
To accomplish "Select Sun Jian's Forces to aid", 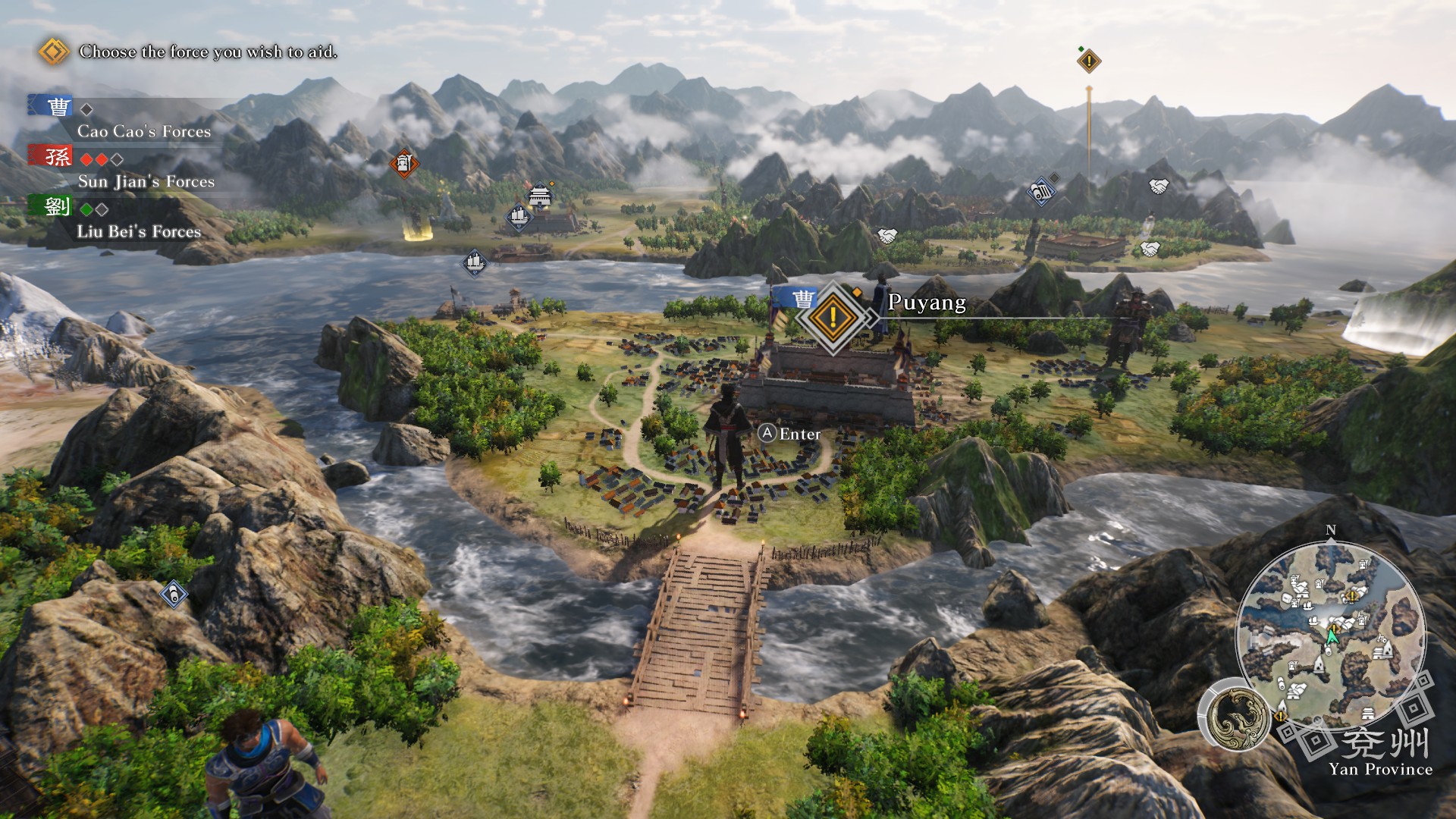I will click(x=146, y=182).
